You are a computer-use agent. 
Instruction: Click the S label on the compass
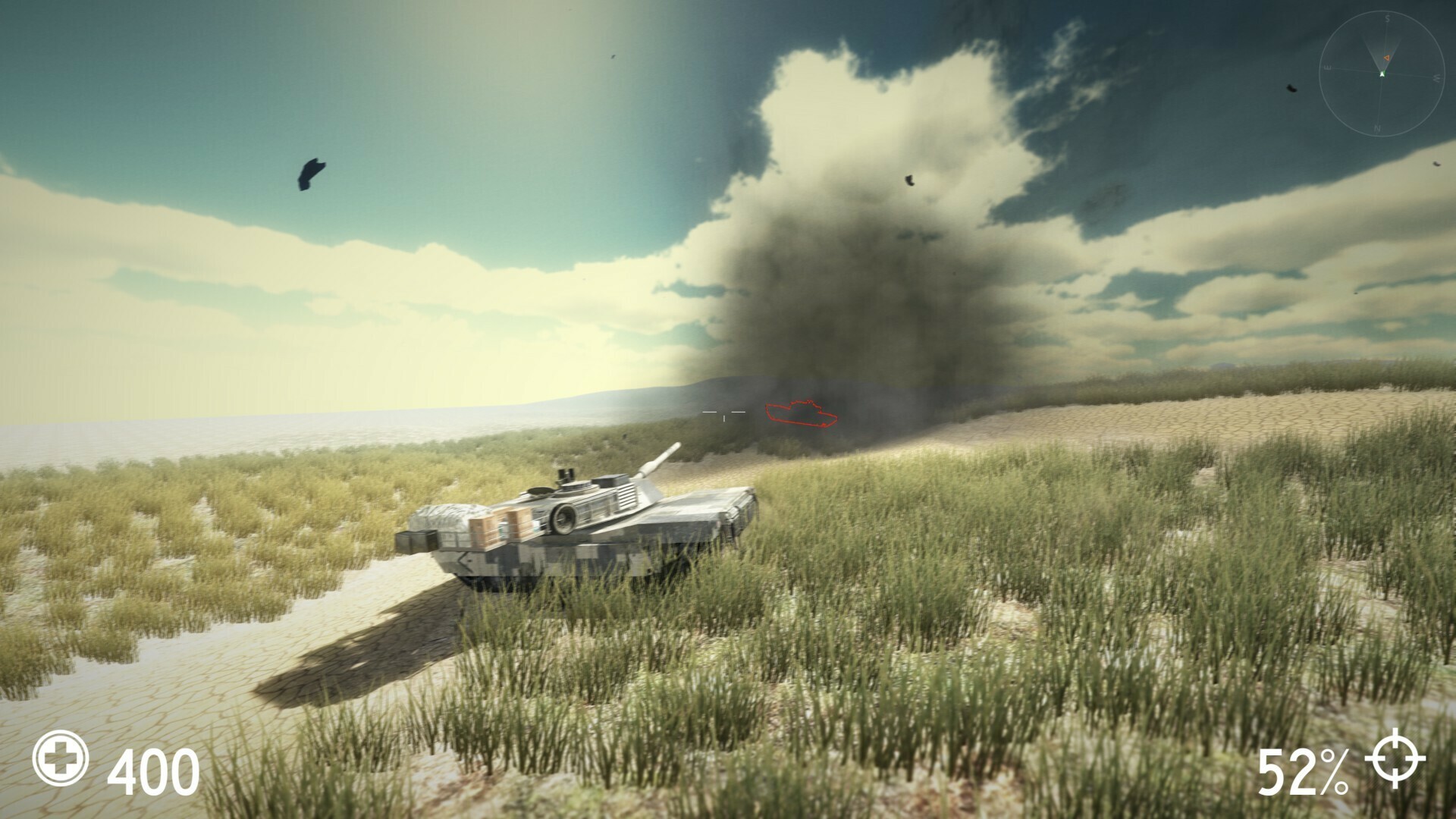[x=1388, y=17]
